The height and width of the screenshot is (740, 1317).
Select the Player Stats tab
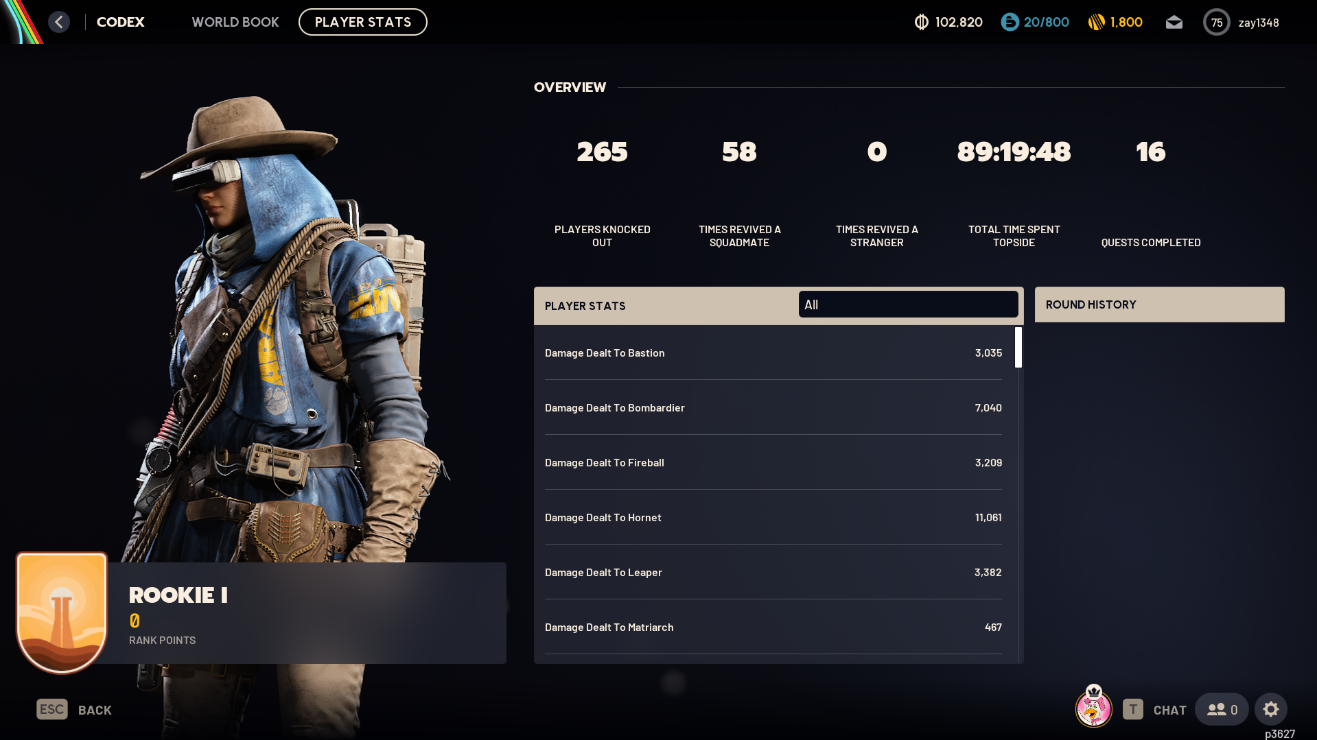(x=363, y=22)
